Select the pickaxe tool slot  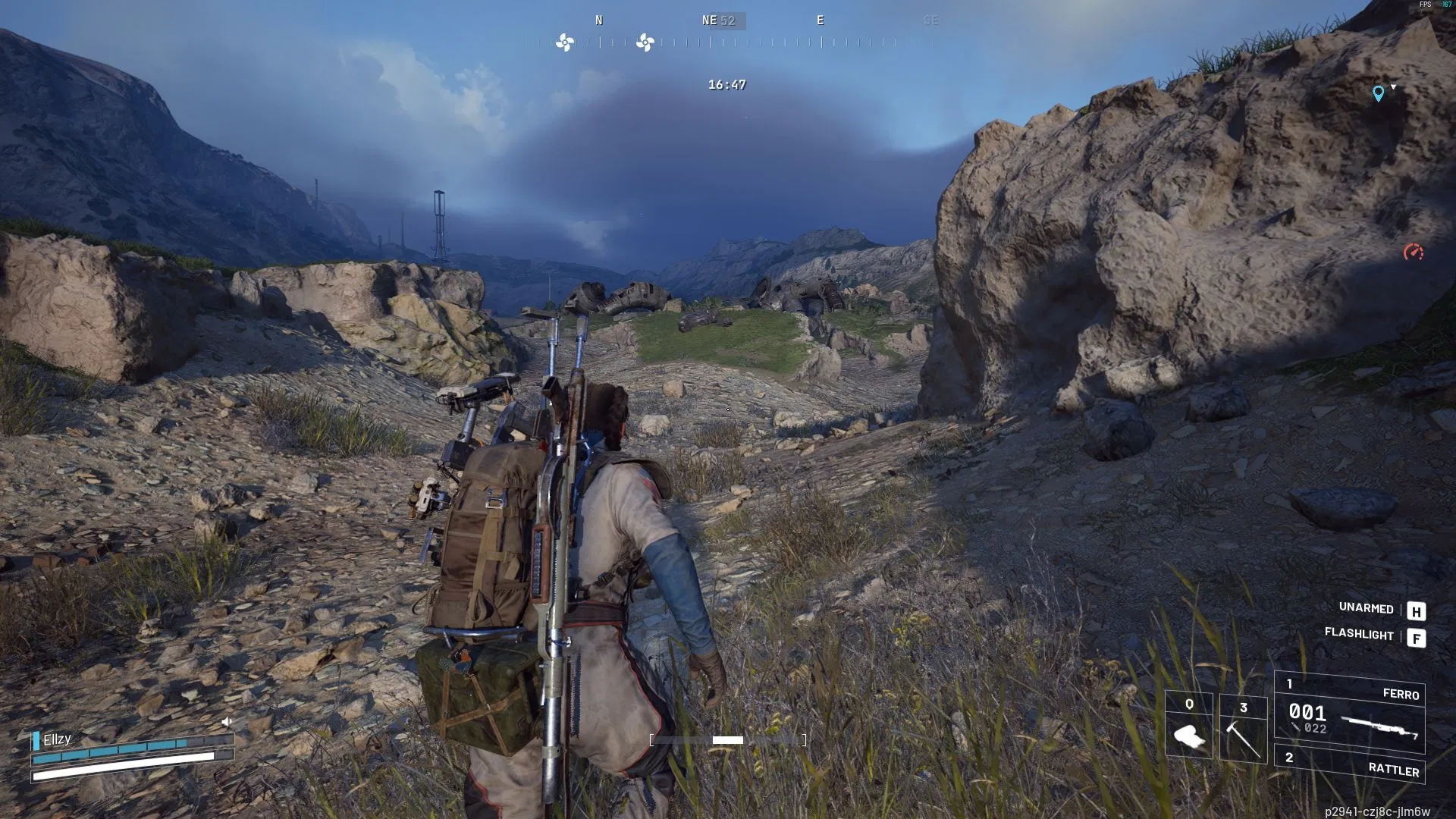pos(1243,728)
